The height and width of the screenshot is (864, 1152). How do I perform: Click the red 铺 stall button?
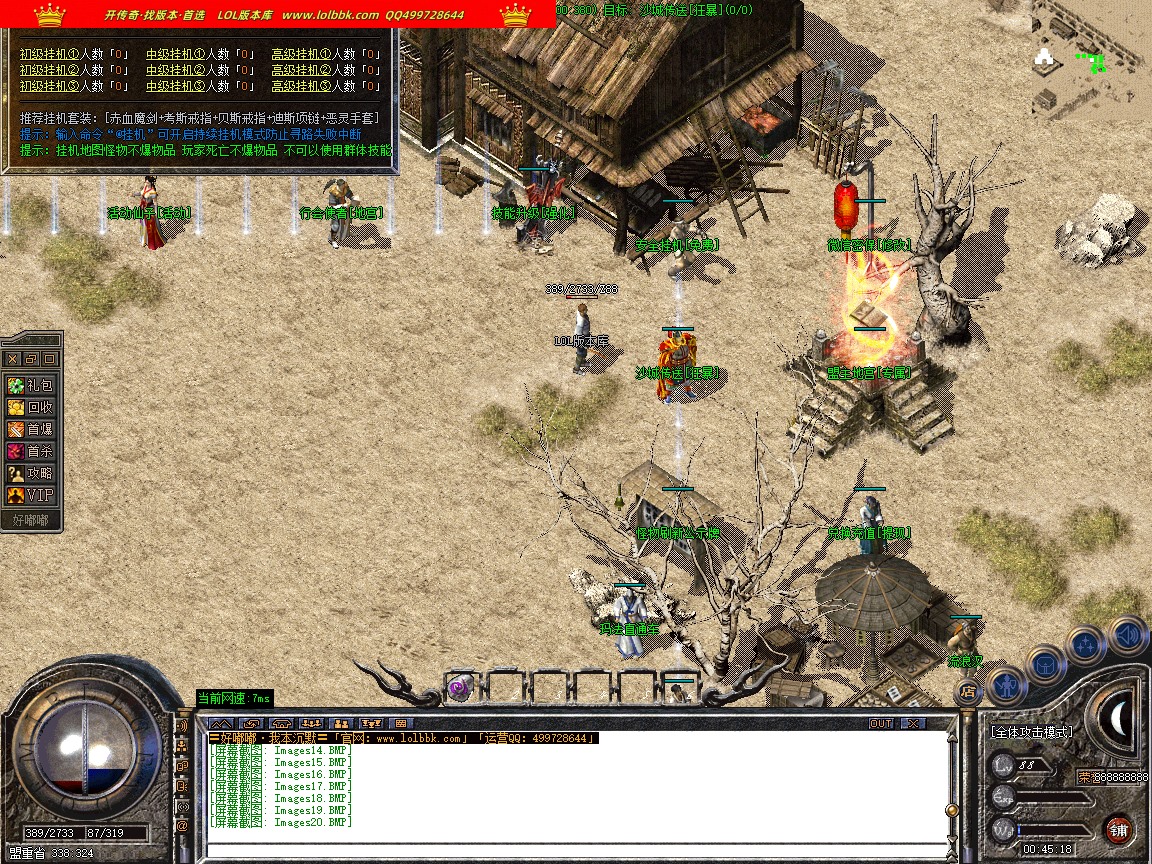point(1119,829)
